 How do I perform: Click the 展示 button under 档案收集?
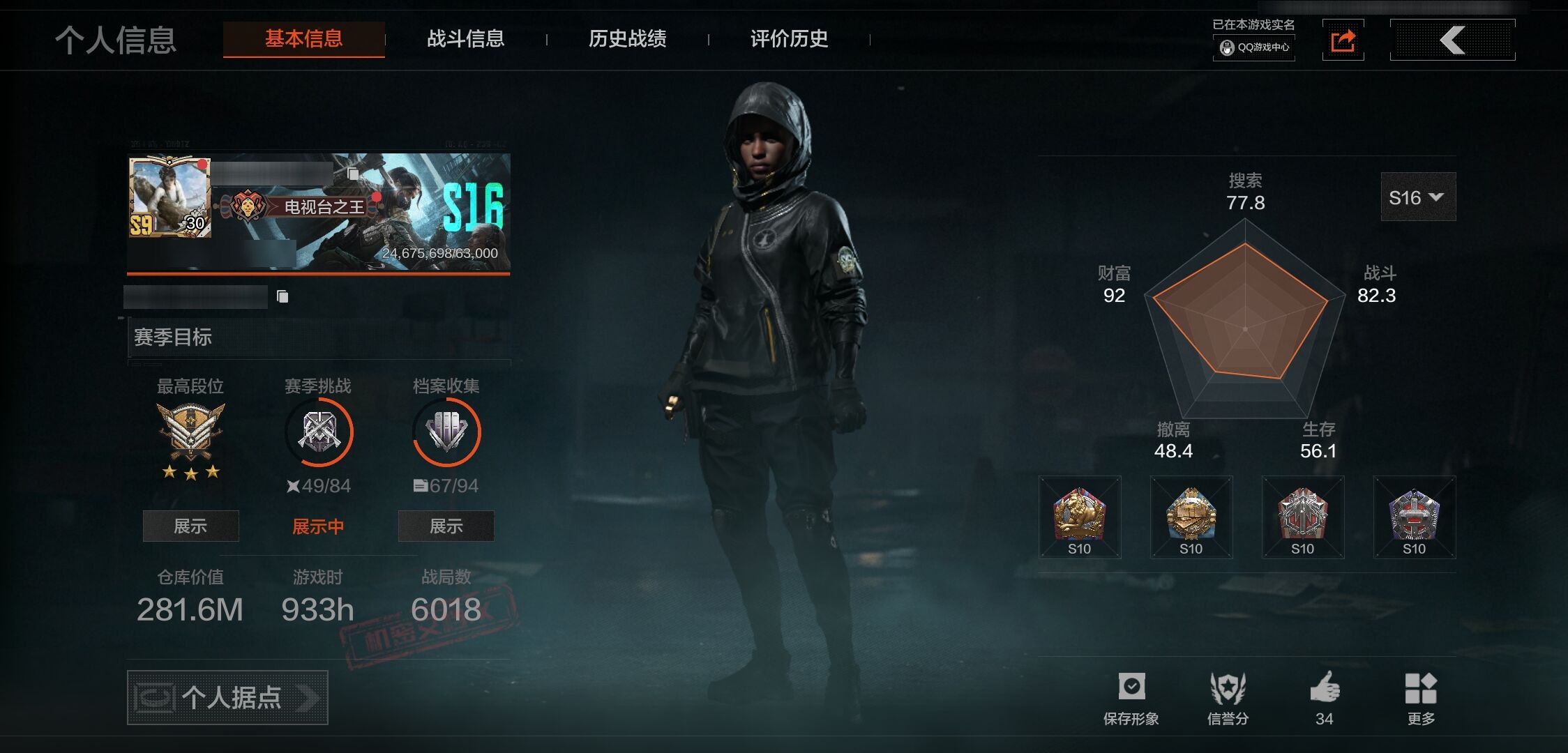pos(446,526)
